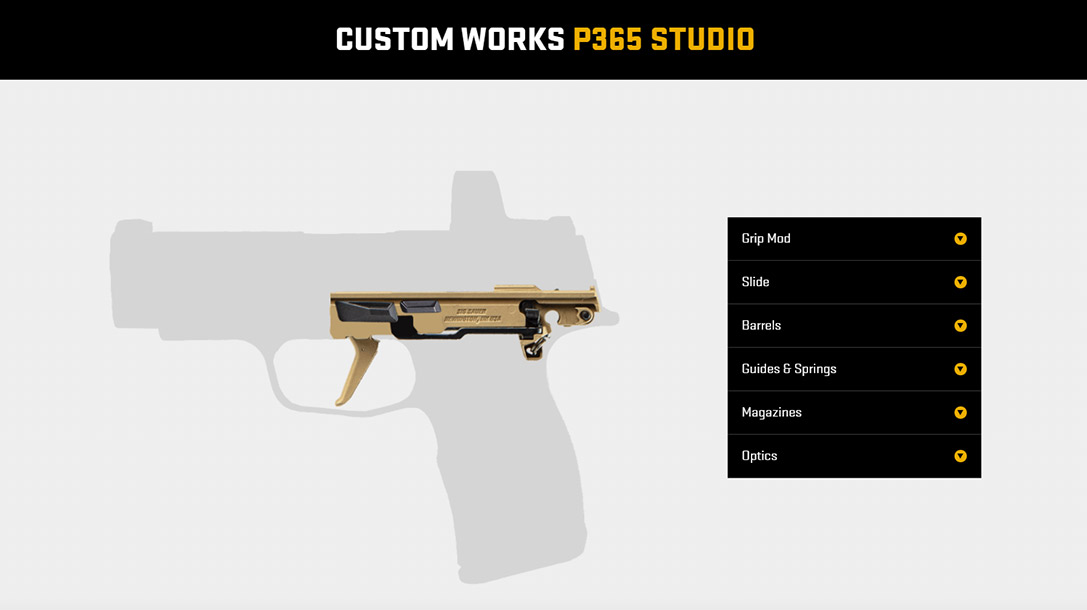Expand the Optics section
This screenshot has width=1087, height=610.
853,456
